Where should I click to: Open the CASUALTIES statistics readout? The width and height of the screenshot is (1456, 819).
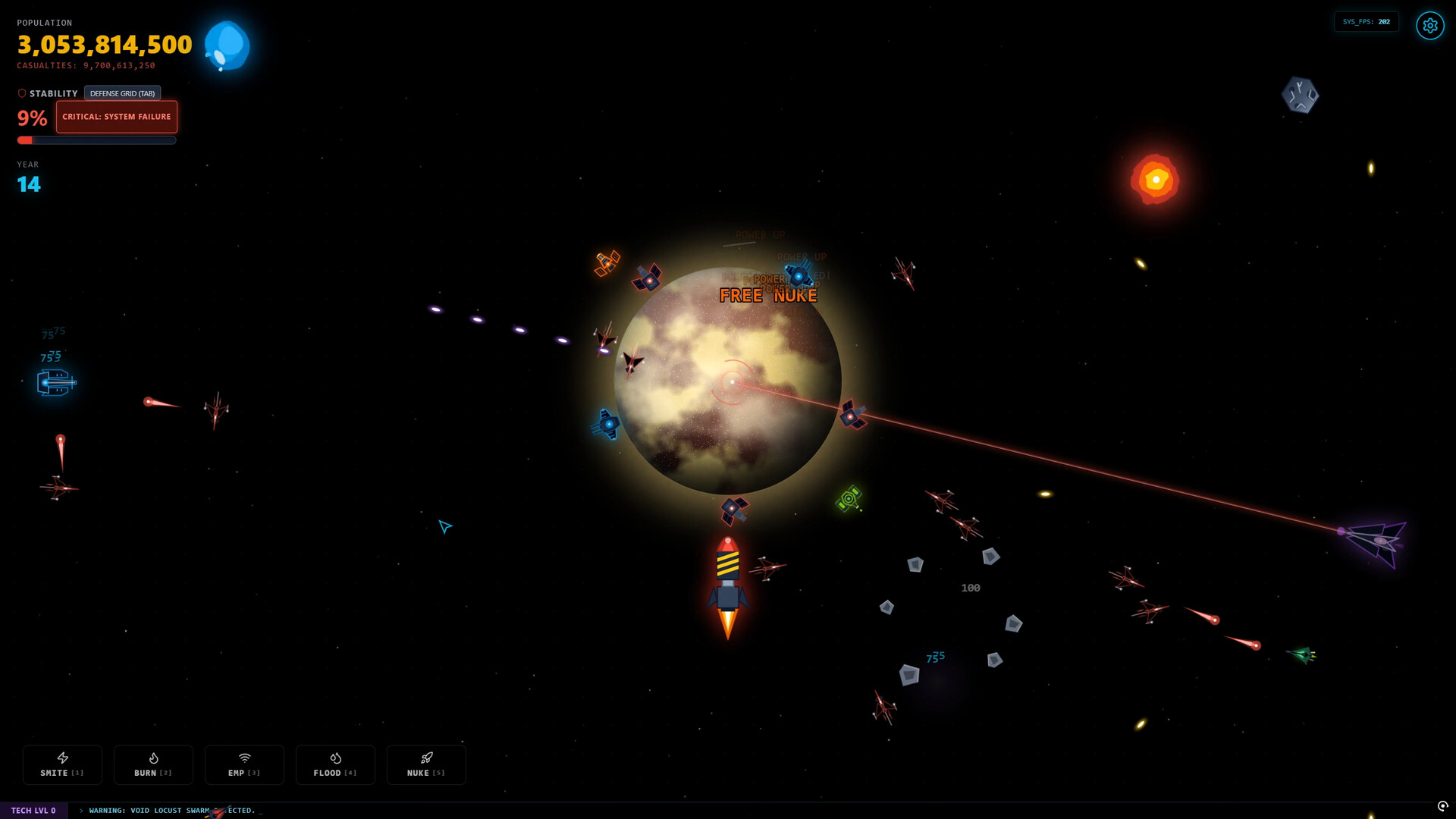[x=85, y=65]
